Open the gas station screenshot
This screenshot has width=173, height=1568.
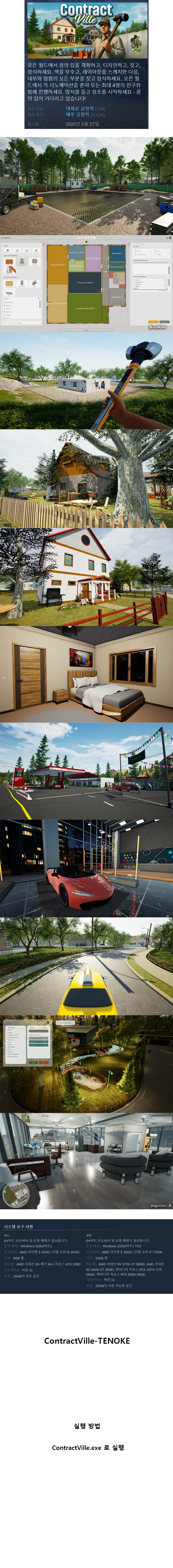point(86,772)
